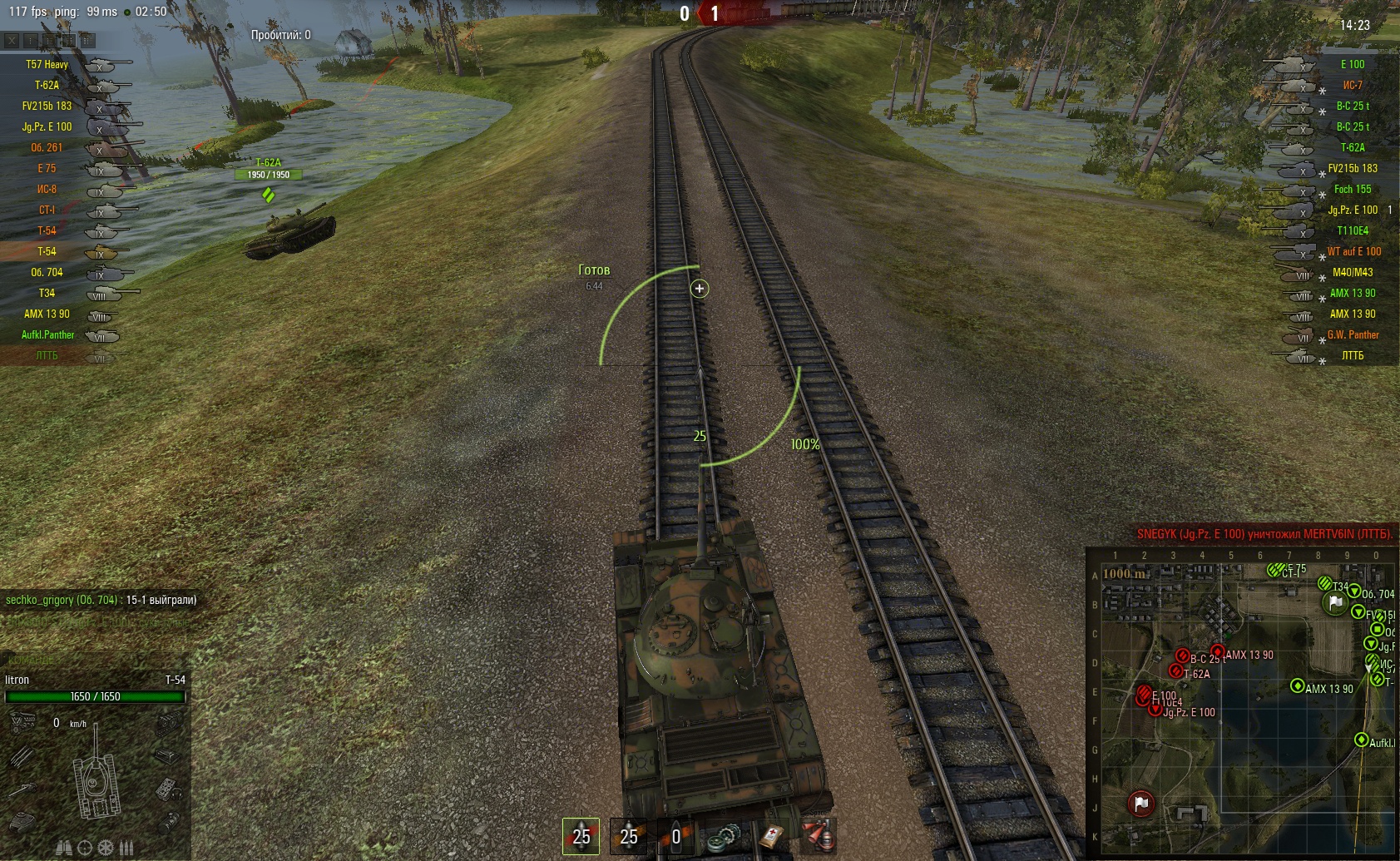
Task: Choose the WT auf E 100 enemy row
Action: coord(1353,251)
